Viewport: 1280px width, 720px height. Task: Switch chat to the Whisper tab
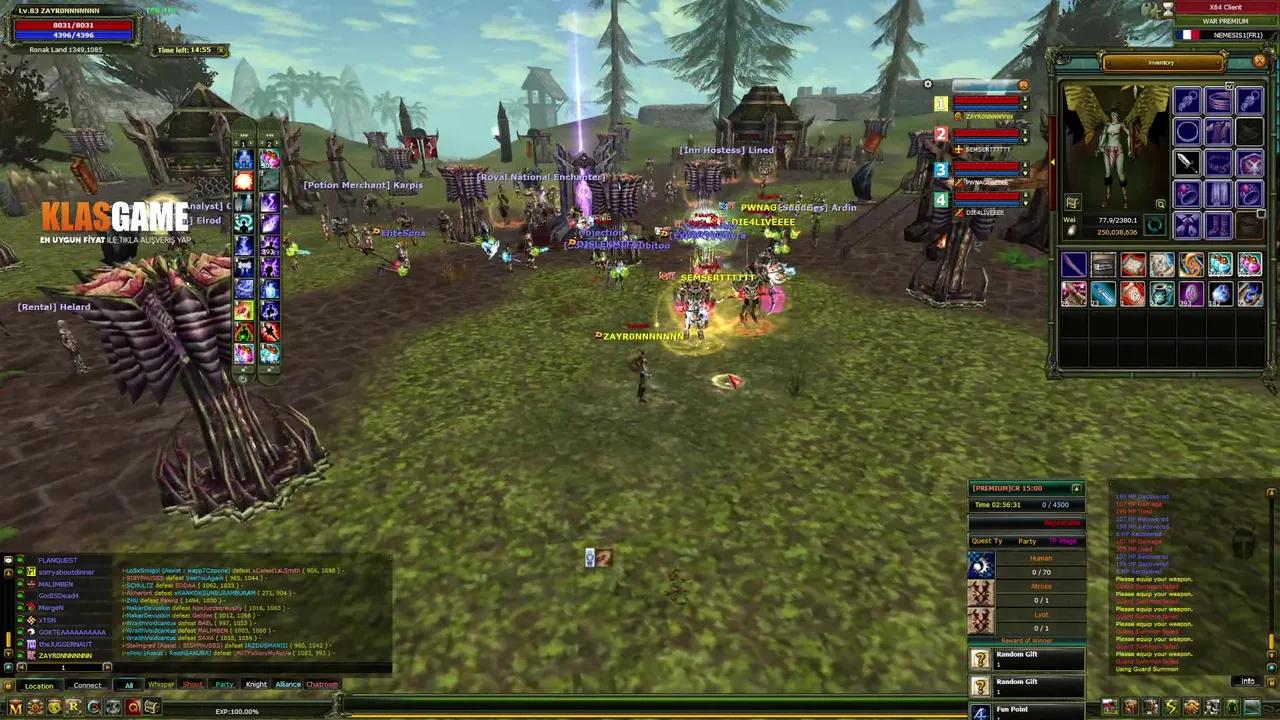tap(161, 685)
